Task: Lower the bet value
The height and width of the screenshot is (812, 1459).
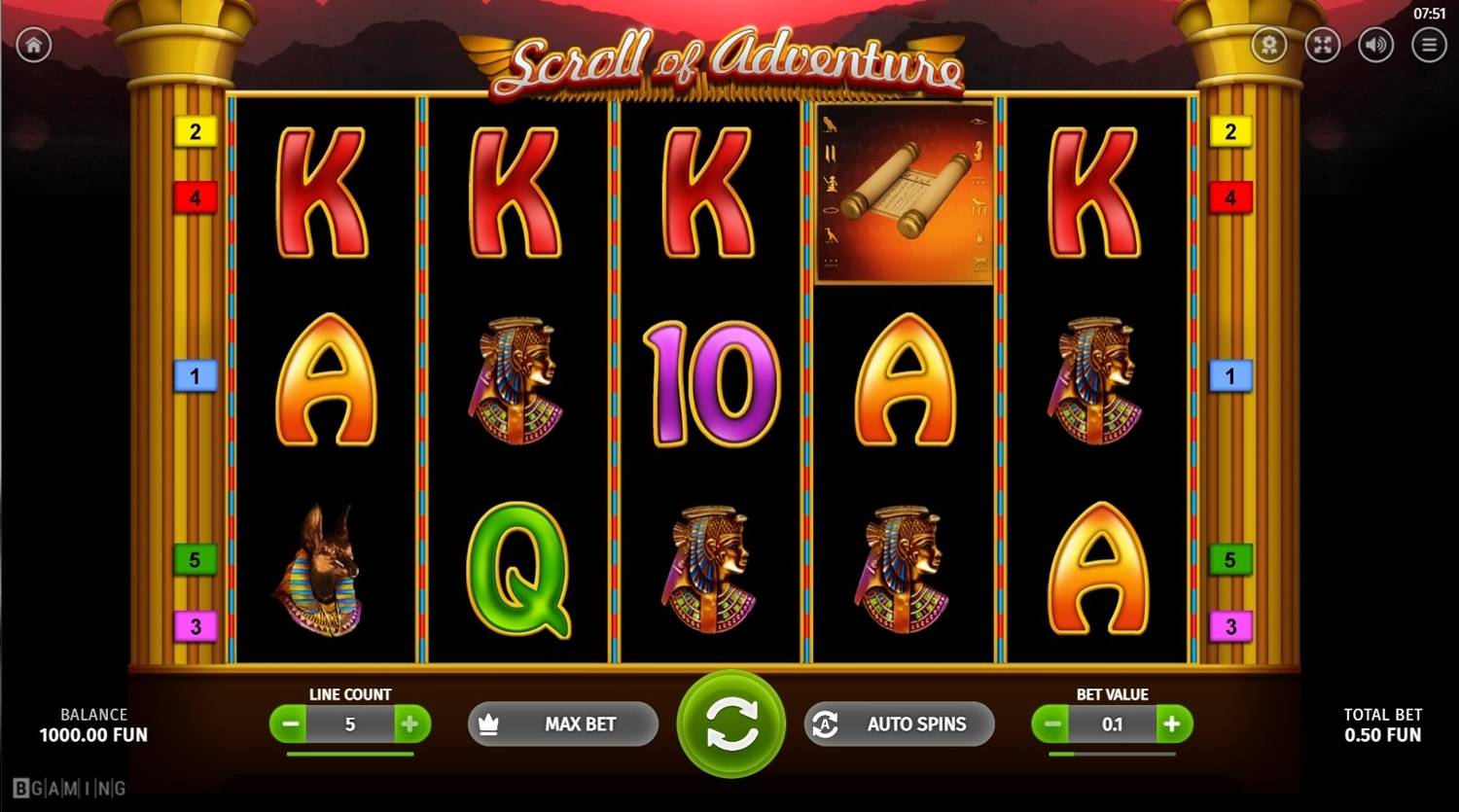Action: [x=1051, y=724]
